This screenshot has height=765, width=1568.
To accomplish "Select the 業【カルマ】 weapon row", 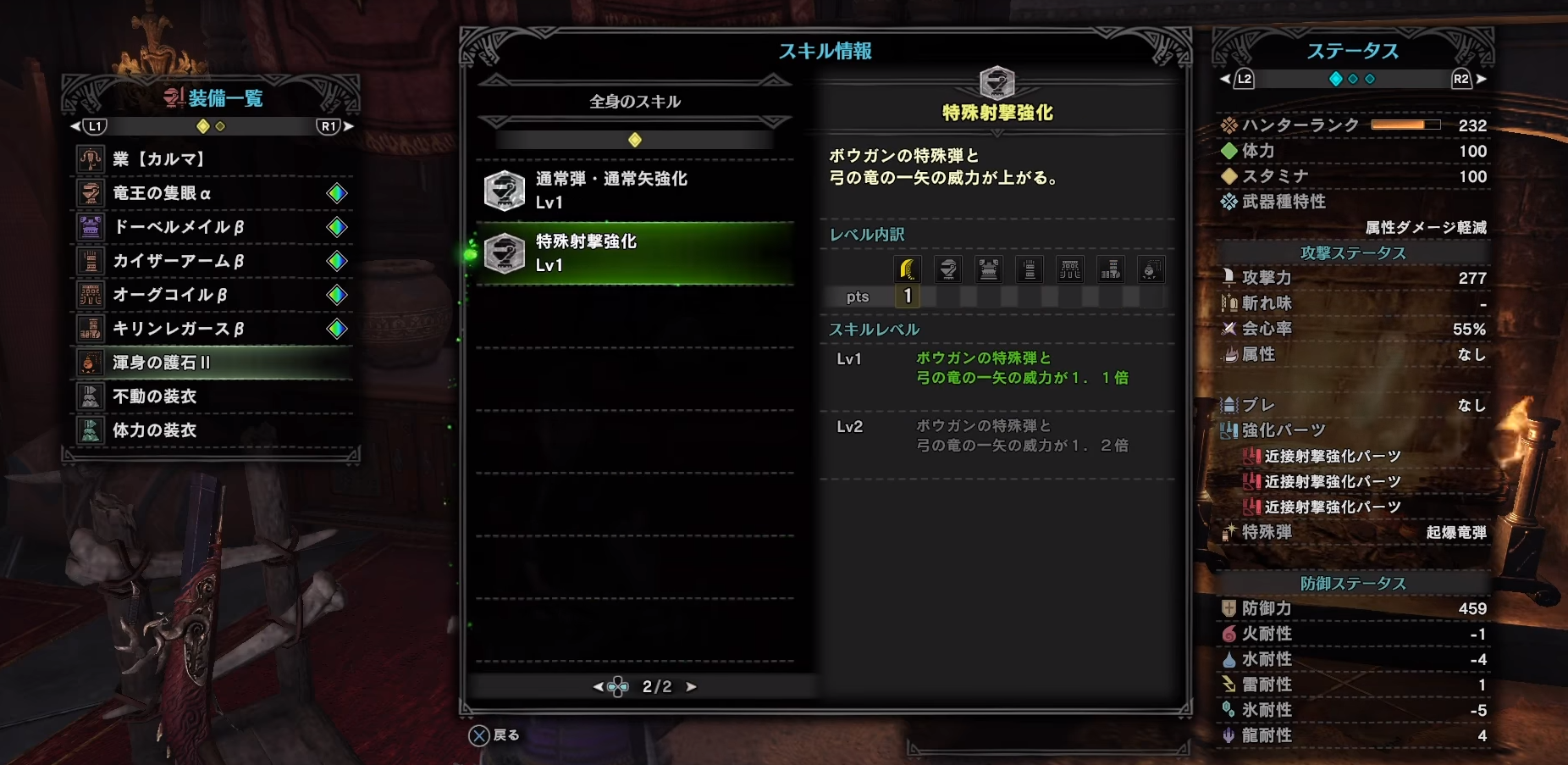I will pyautogui.click(x=212, y=159).
